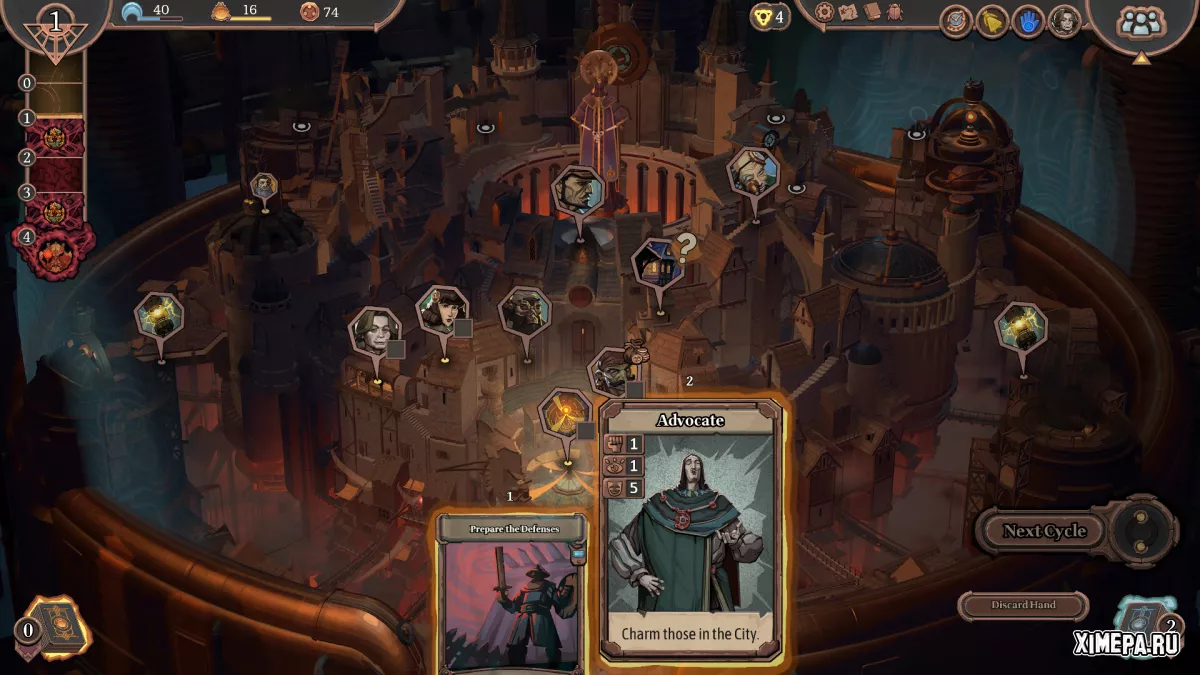Select the white-bearded man map marker
This screenshot has width=1200, height=675.
(x=752, y=173)
